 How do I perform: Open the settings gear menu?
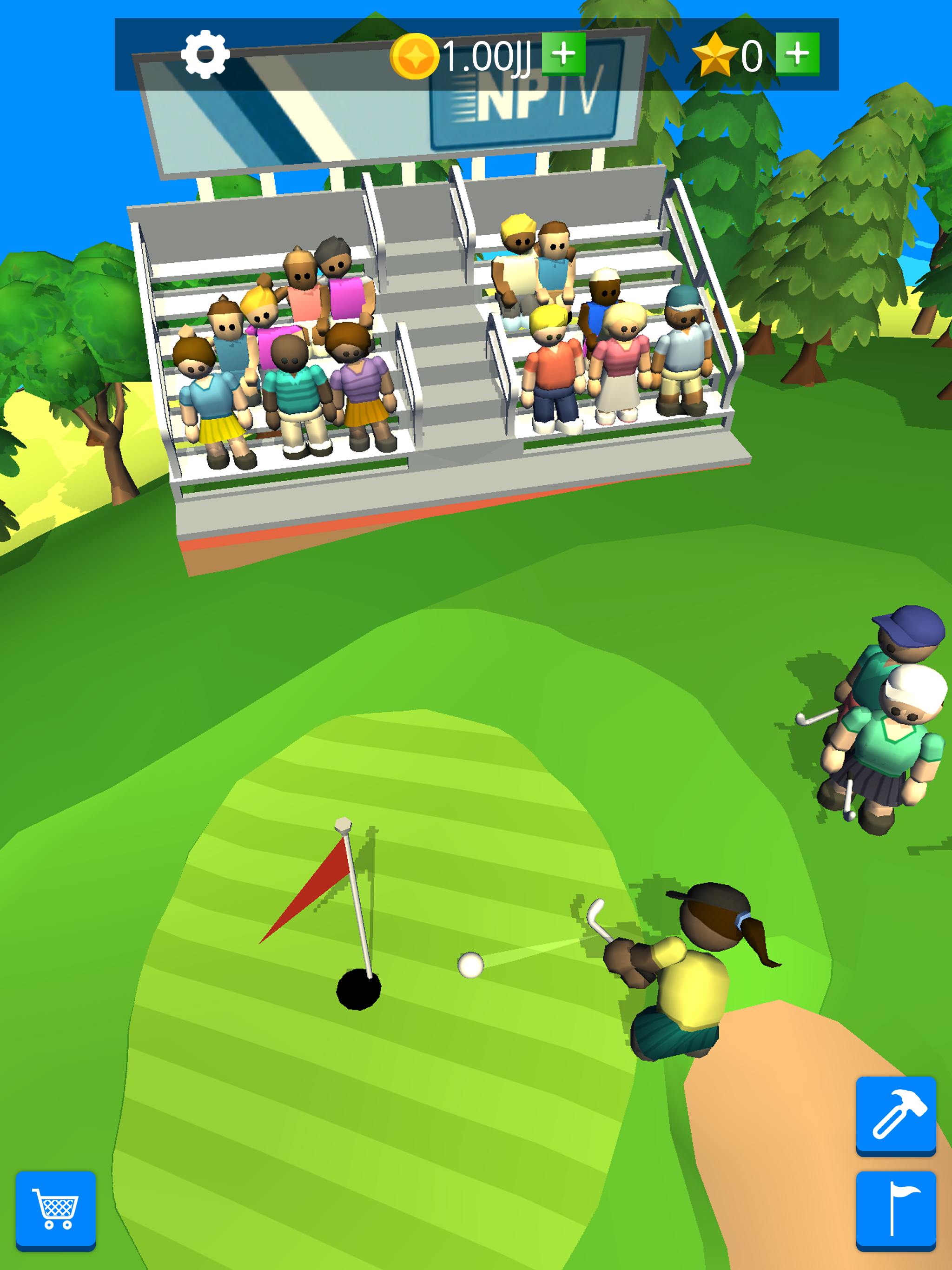(205, 54)
